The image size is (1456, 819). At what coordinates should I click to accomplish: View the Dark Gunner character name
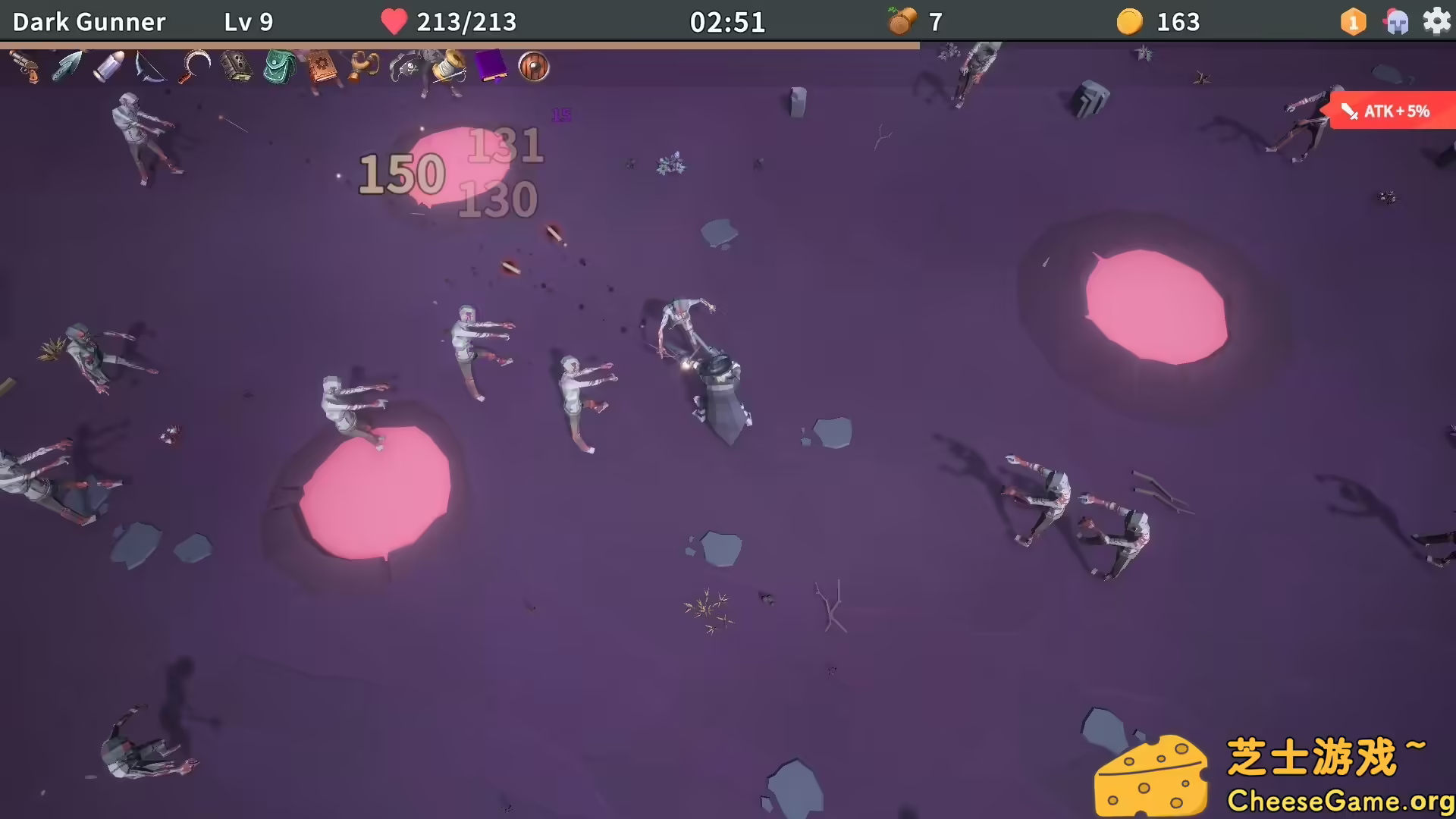click(x=89, y=21)
